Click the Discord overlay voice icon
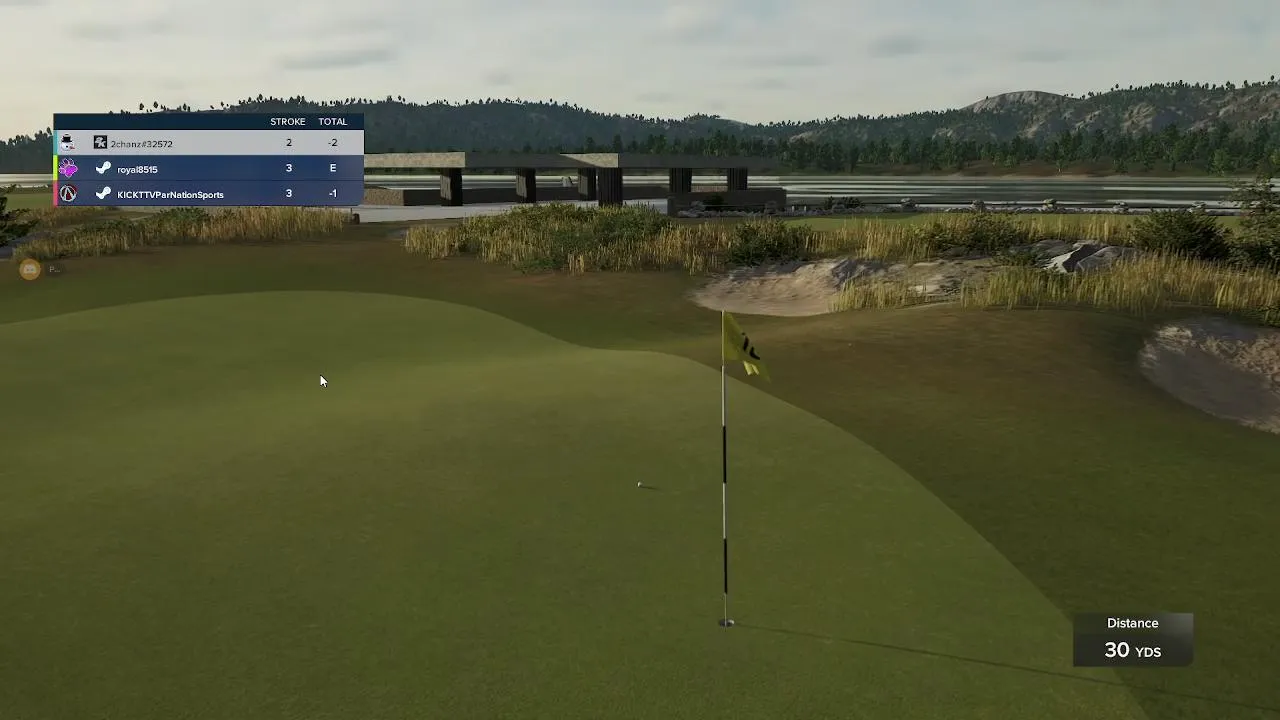The height and width of the screenshot is (720, 1280). point(30,269)
